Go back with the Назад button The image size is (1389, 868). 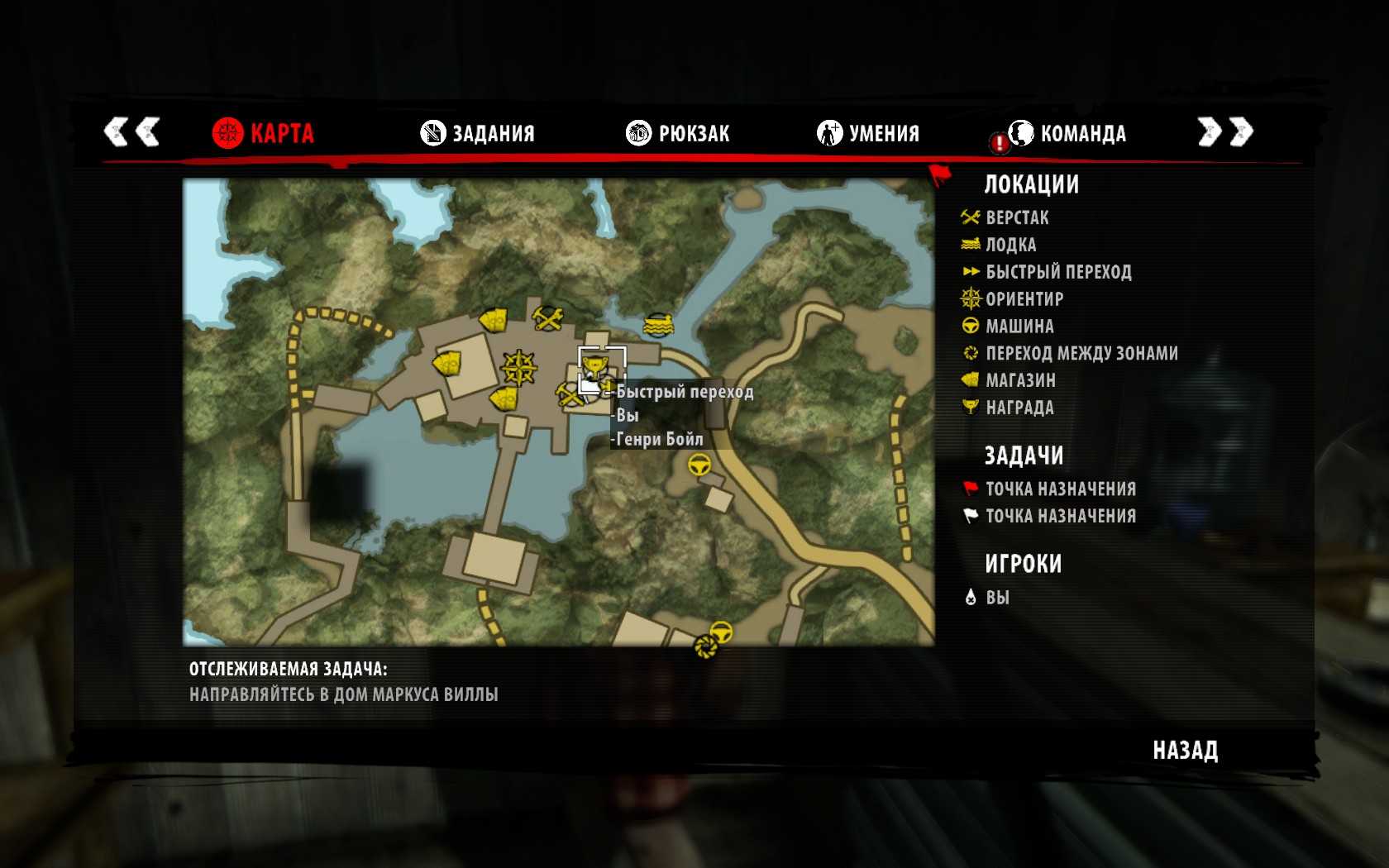1185,751
